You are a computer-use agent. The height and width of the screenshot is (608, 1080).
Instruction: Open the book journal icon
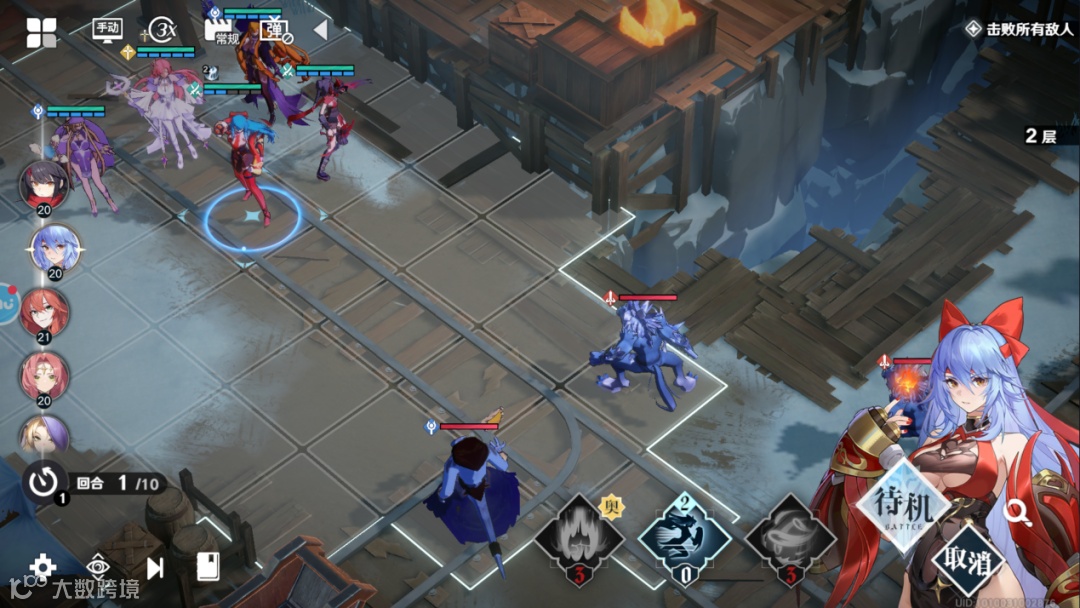tap(208, 567)
